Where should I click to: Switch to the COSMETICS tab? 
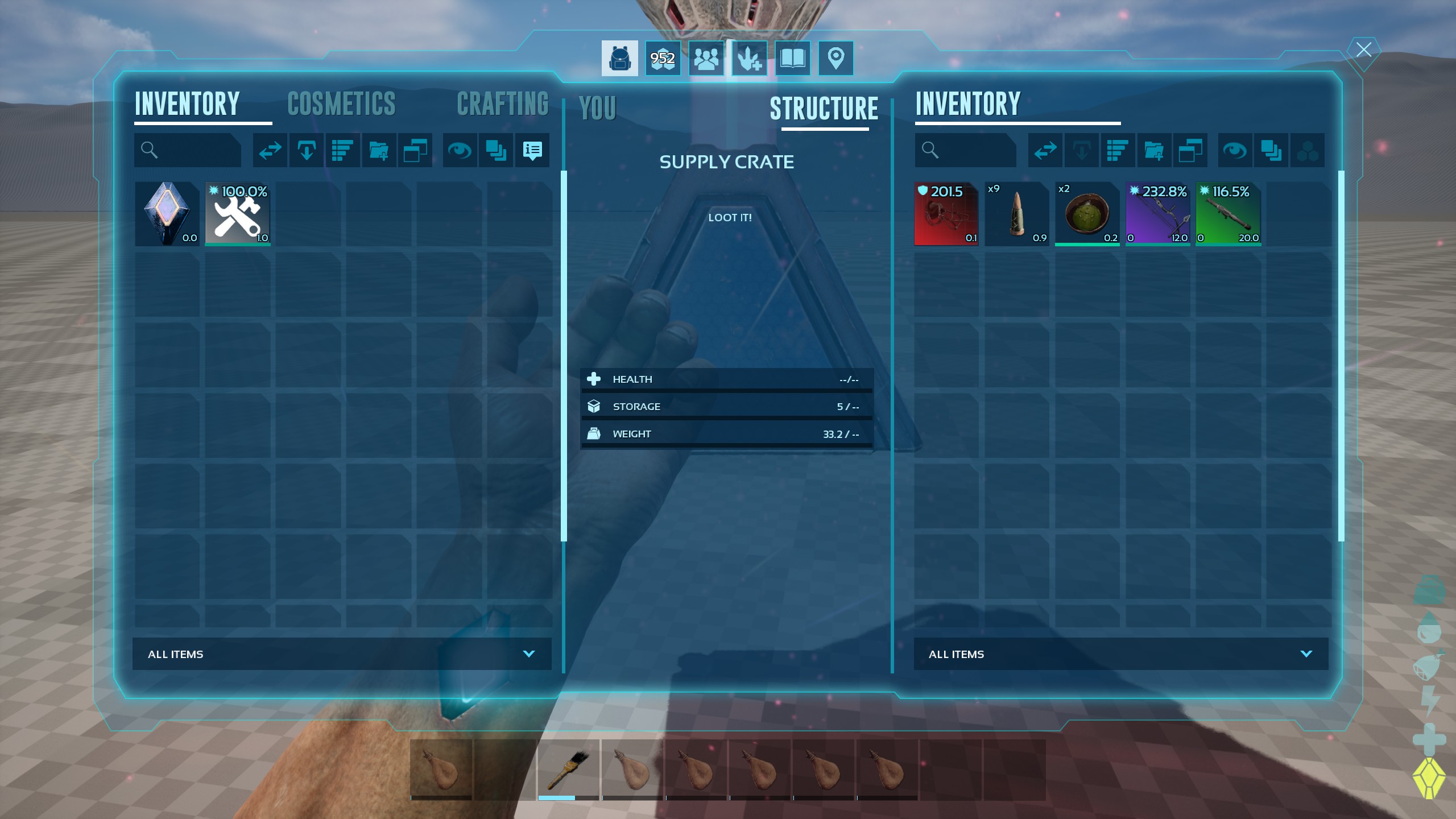tap(341, 104)
